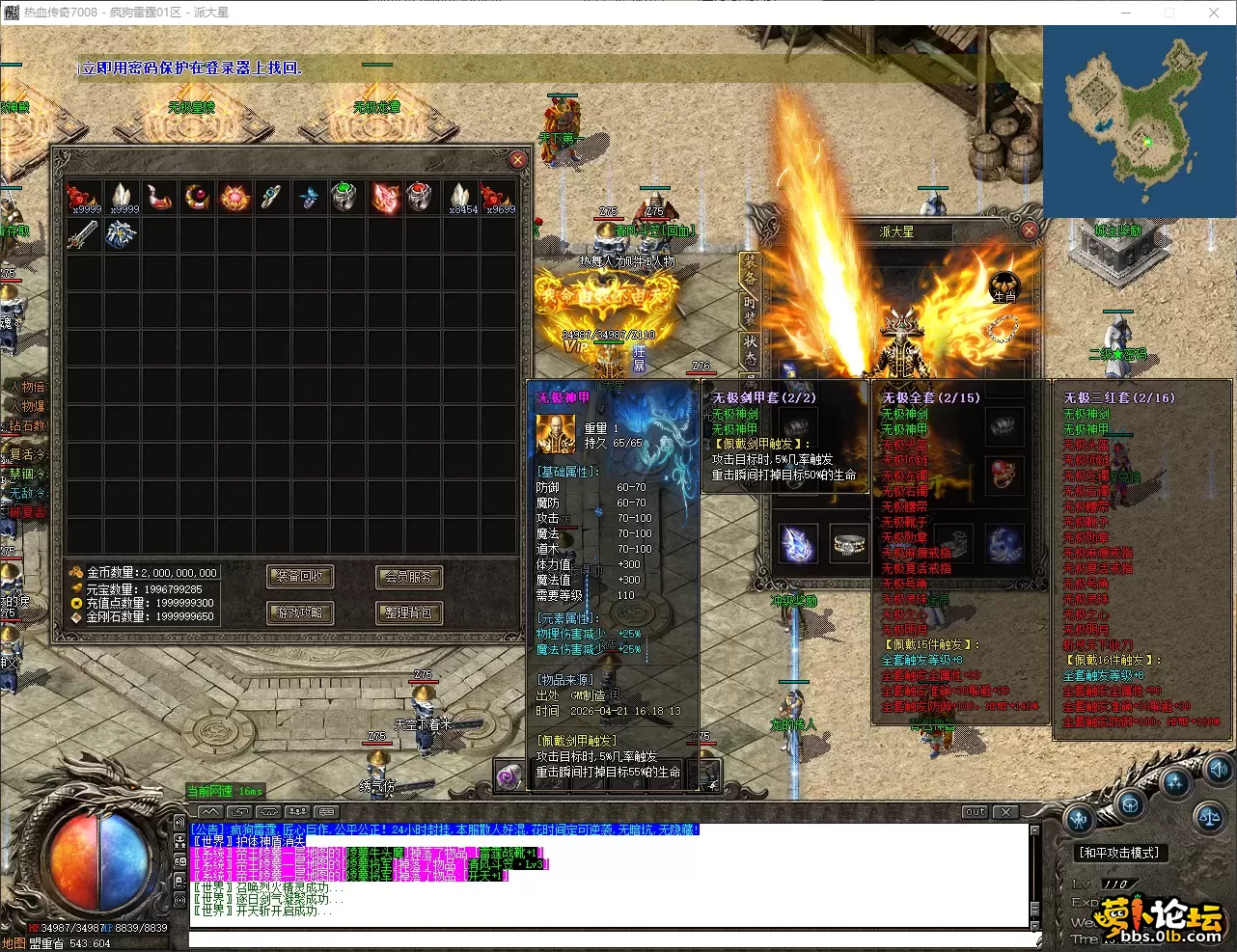Select the red gem silver ring in inventory
Viewport: 1237px width, 952px height.
pos(420,196)
